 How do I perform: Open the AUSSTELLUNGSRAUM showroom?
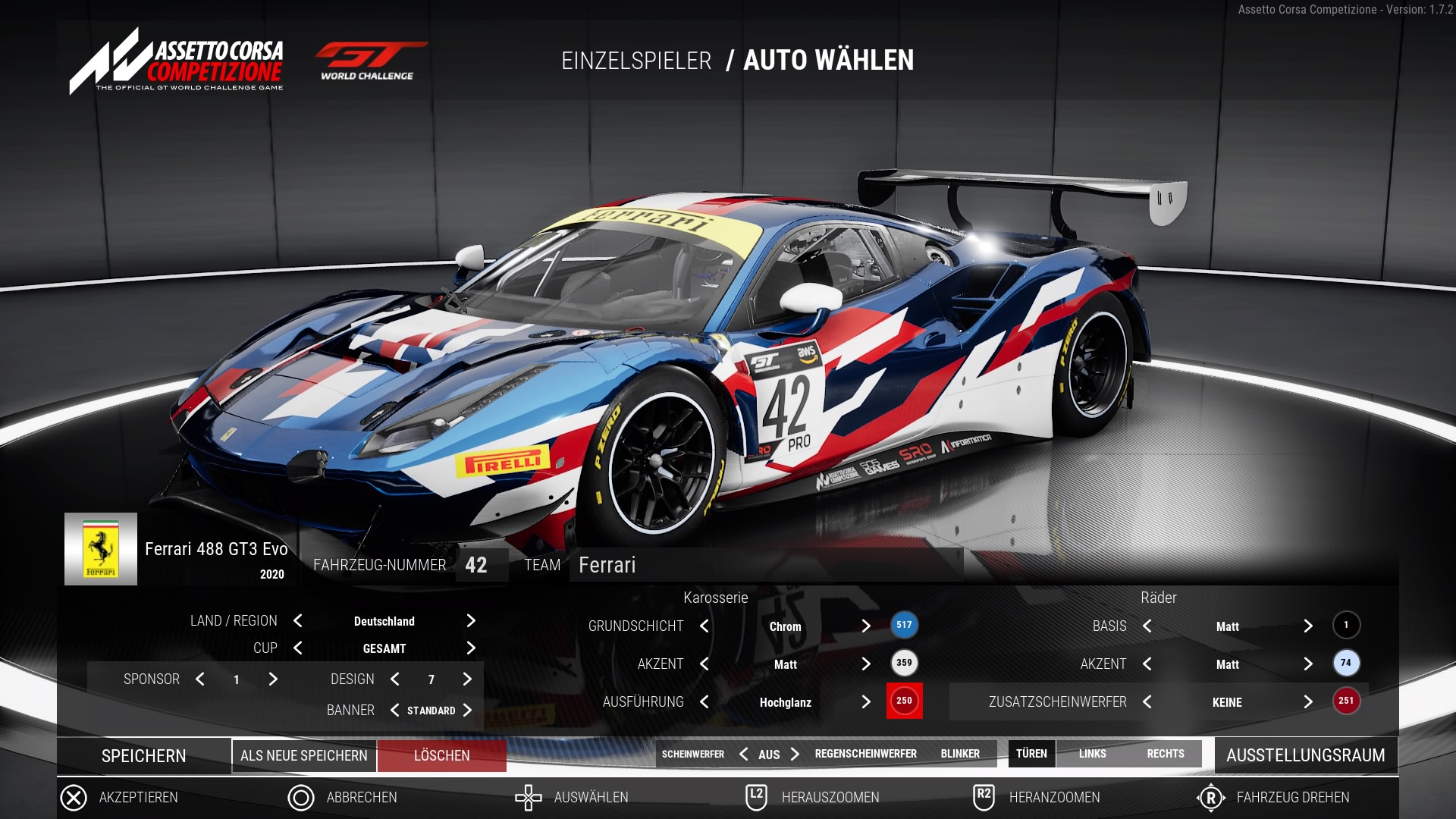pyautogui.click(x=1305, y=755)
